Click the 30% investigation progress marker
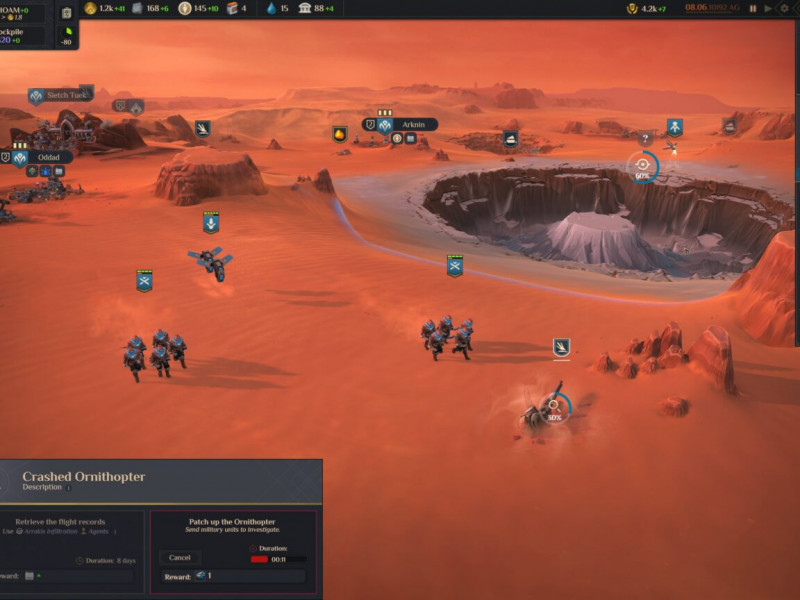This screenshot has width=800, height=600. pos(555,408)
